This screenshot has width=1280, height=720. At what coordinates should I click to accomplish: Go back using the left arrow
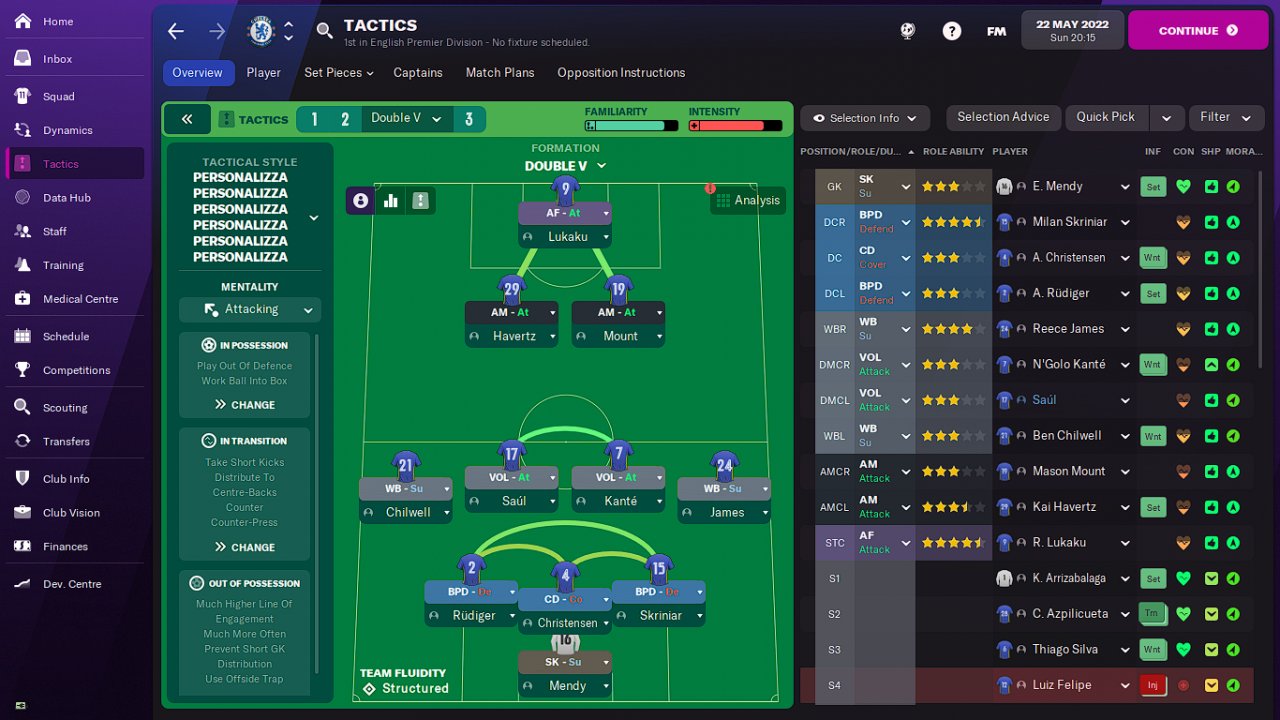tap(176, 31)
